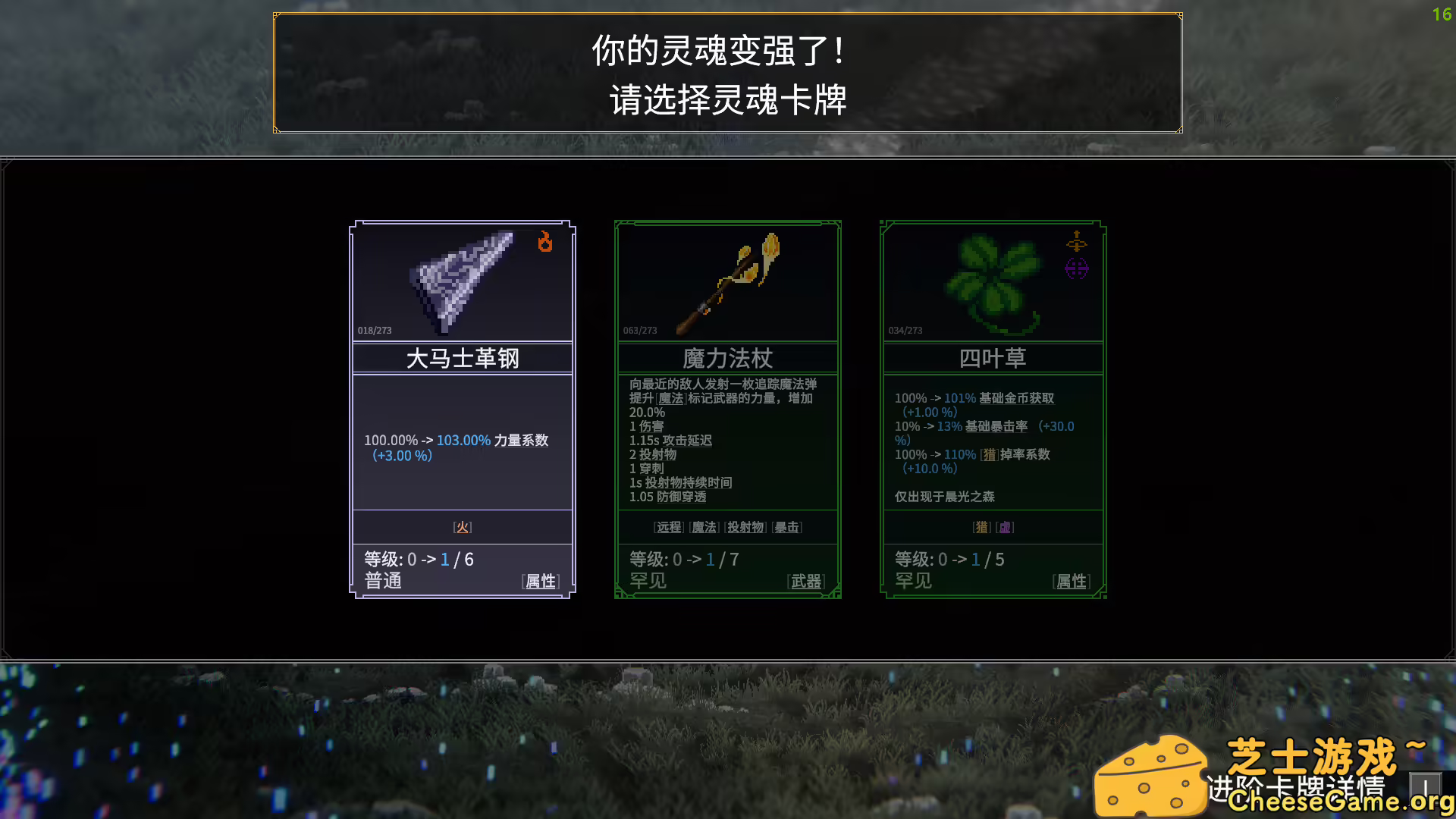Click the [虚] tag on the Clover card

pos(1005,527)
